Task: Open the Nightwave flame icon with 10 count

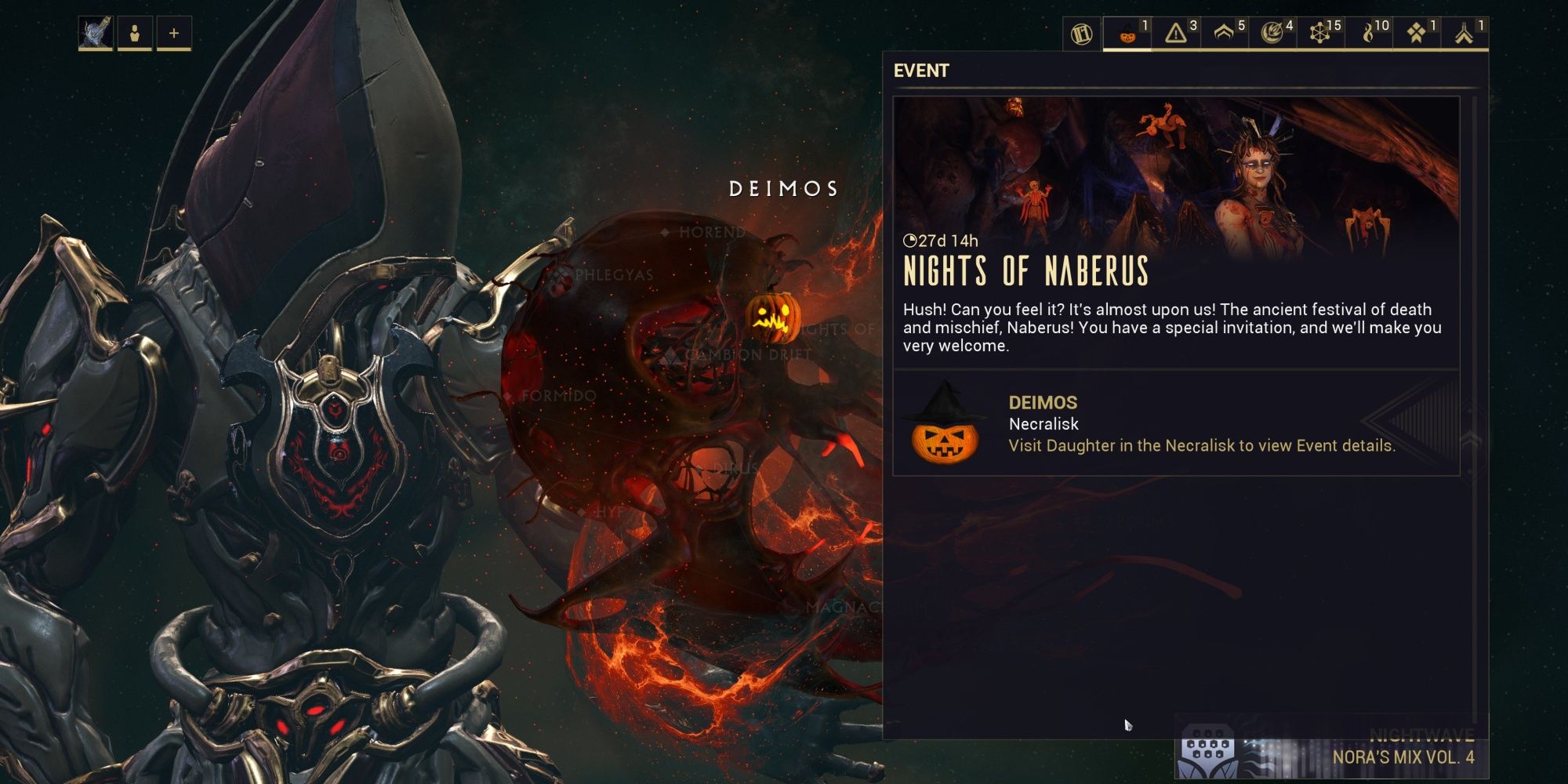Action: click(1370, 34)
